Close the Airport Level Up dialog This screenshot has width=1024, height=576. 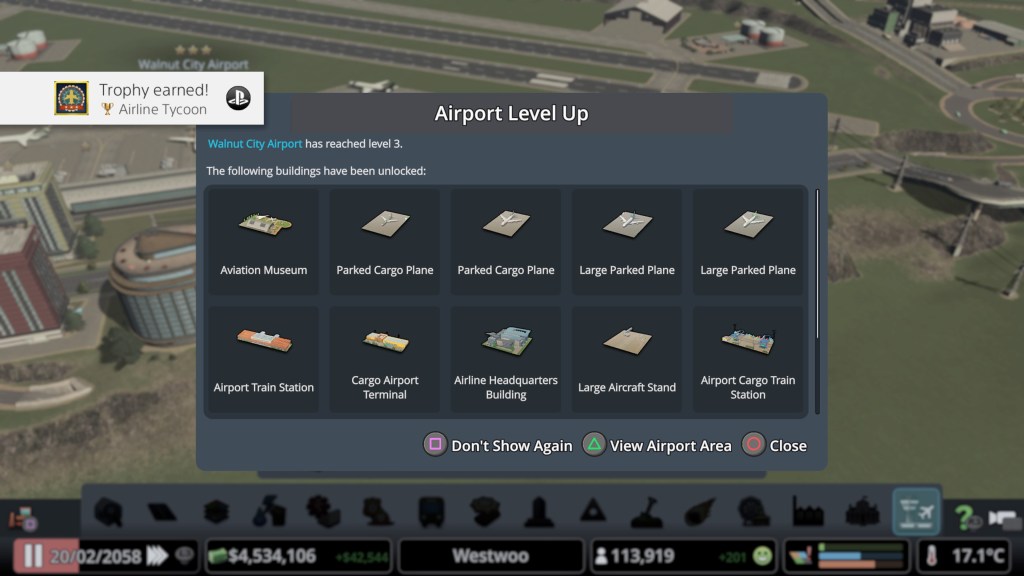tap(774, 446)
